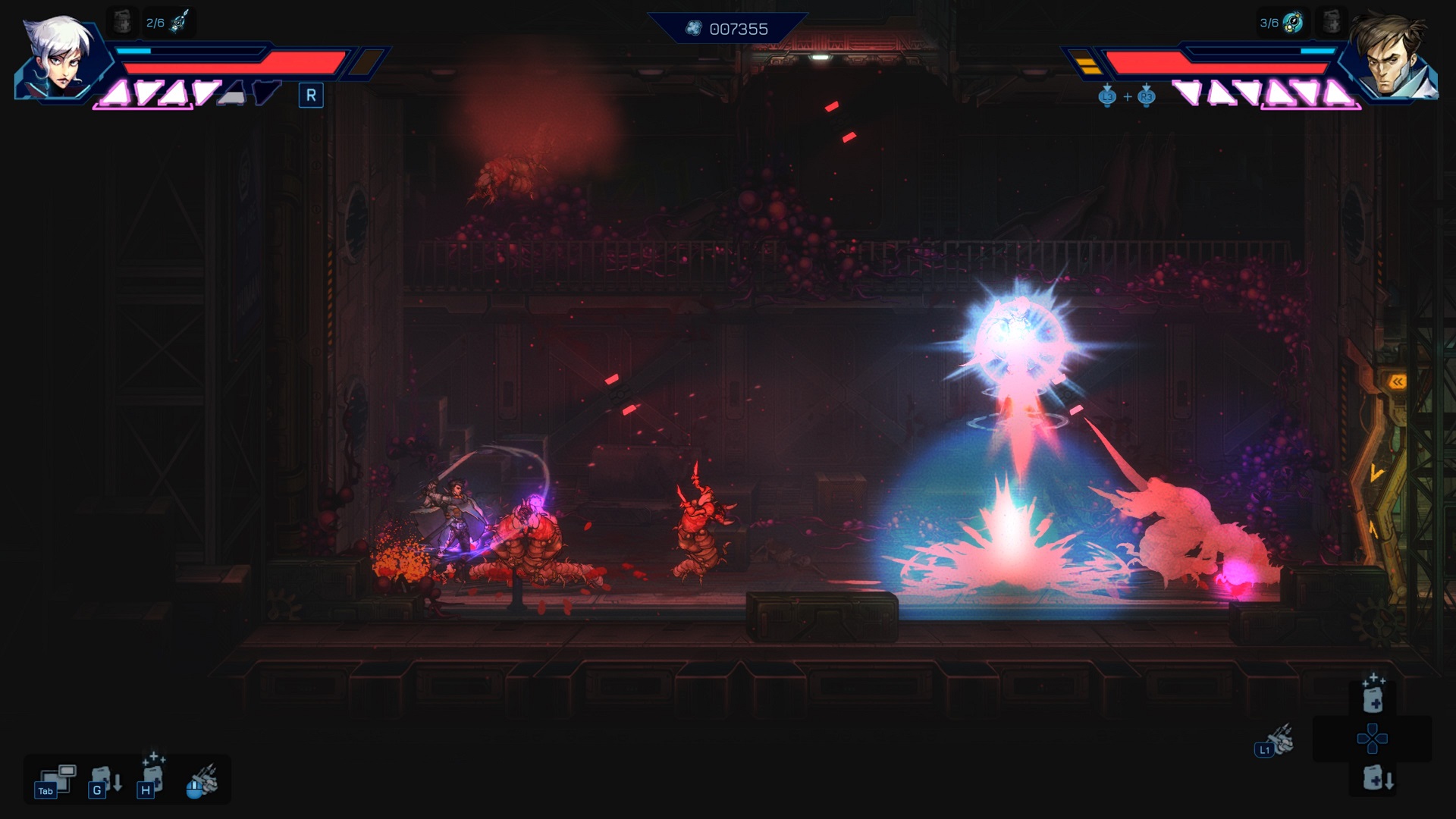Select player two's grenade orb icon
This screenshot has width=1456, height=819.
click(1292, 23)
